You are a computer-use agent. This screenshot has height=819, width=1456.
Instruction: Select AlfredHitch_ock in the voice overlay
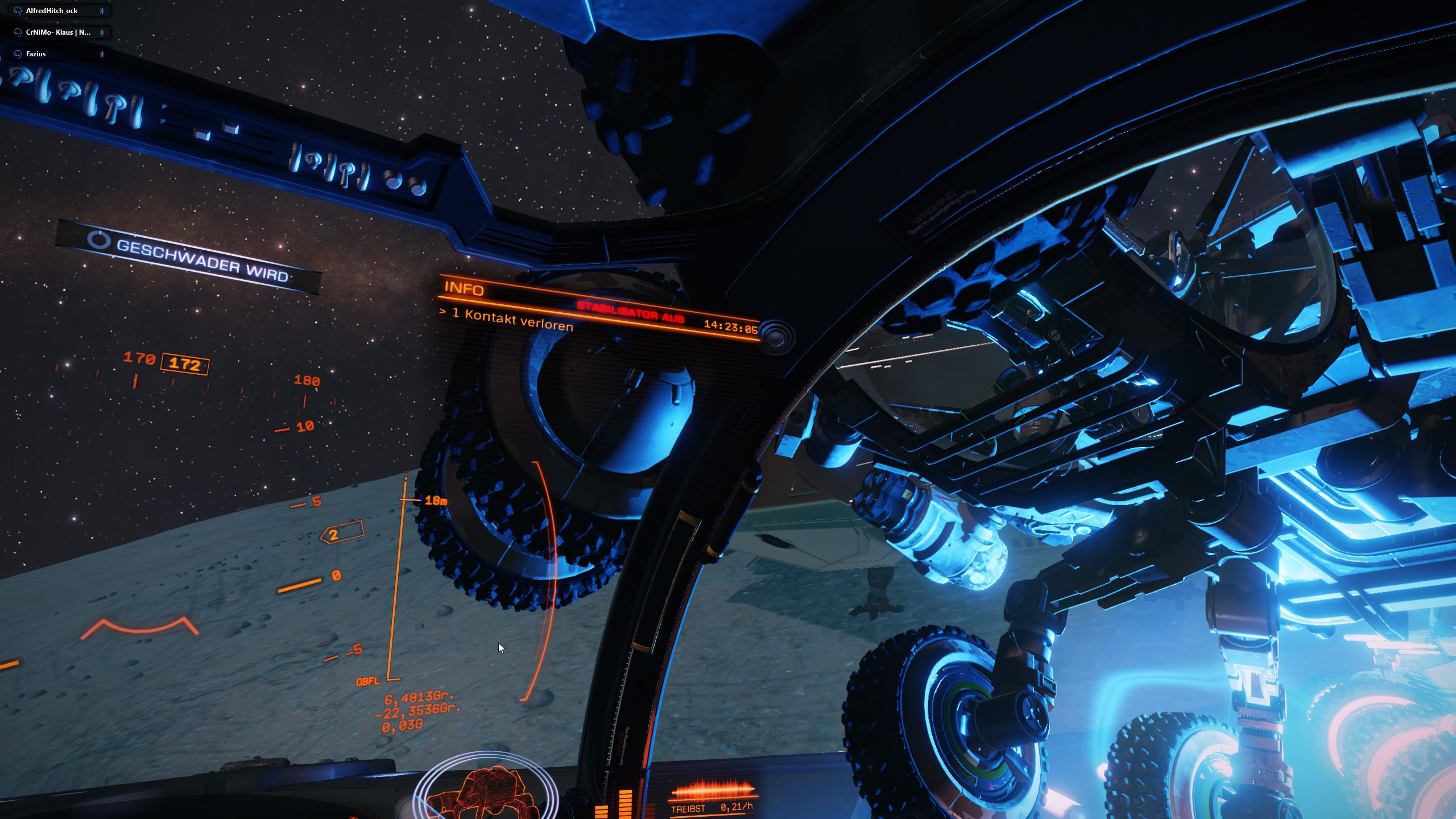pos(52,11)
